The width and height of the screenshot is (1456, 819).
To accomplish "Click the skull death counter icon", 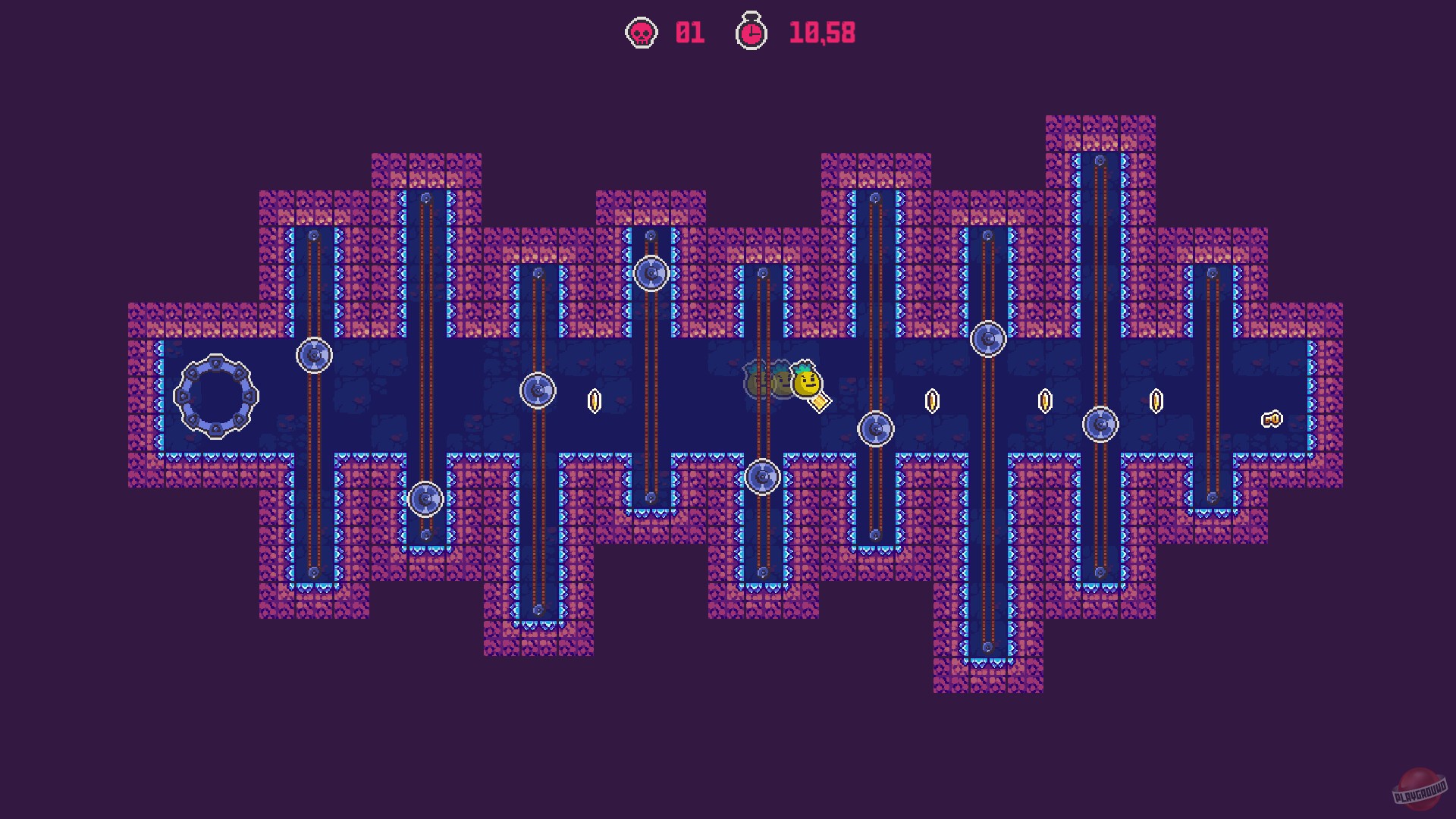I will coord(641,33).
